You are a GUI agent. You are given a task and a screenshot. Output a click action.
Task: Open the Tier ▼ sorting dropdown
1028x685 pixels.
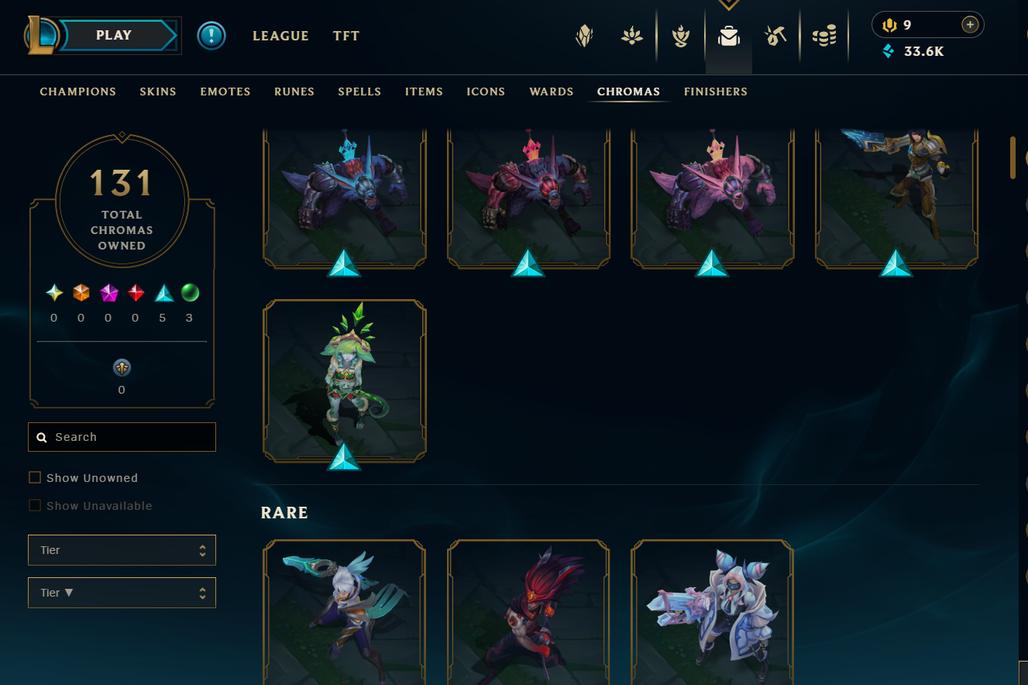point(122,593)
